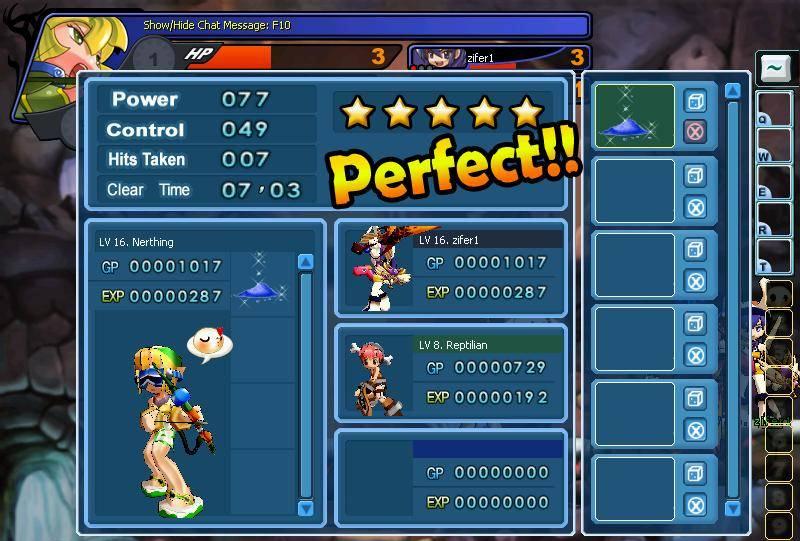The width and height of the screenshot is (800, 541).
Task: Roll the dice for the blue hat reward
Action: (695, 100)
